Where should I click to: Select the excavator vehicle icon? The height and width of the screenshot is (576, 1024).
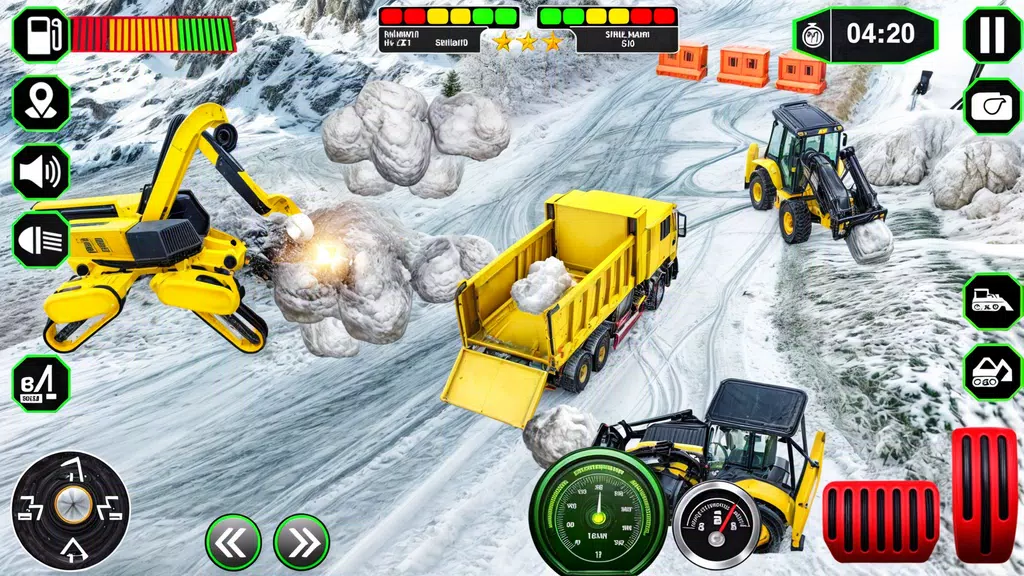[991, 371]
